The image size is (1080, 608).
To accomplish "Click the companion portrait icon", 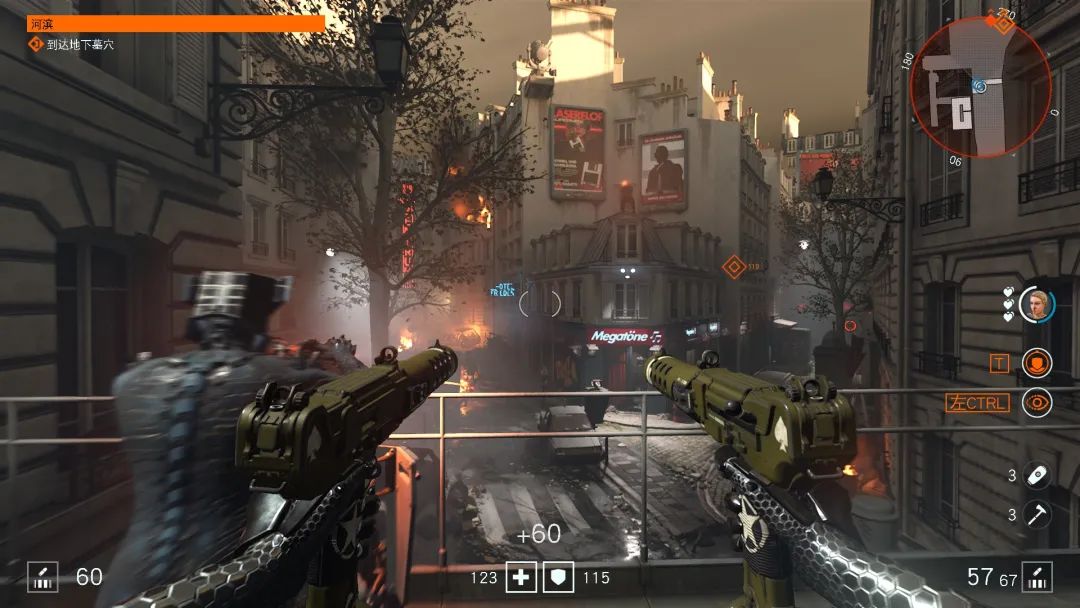I will pos(1037,304).
